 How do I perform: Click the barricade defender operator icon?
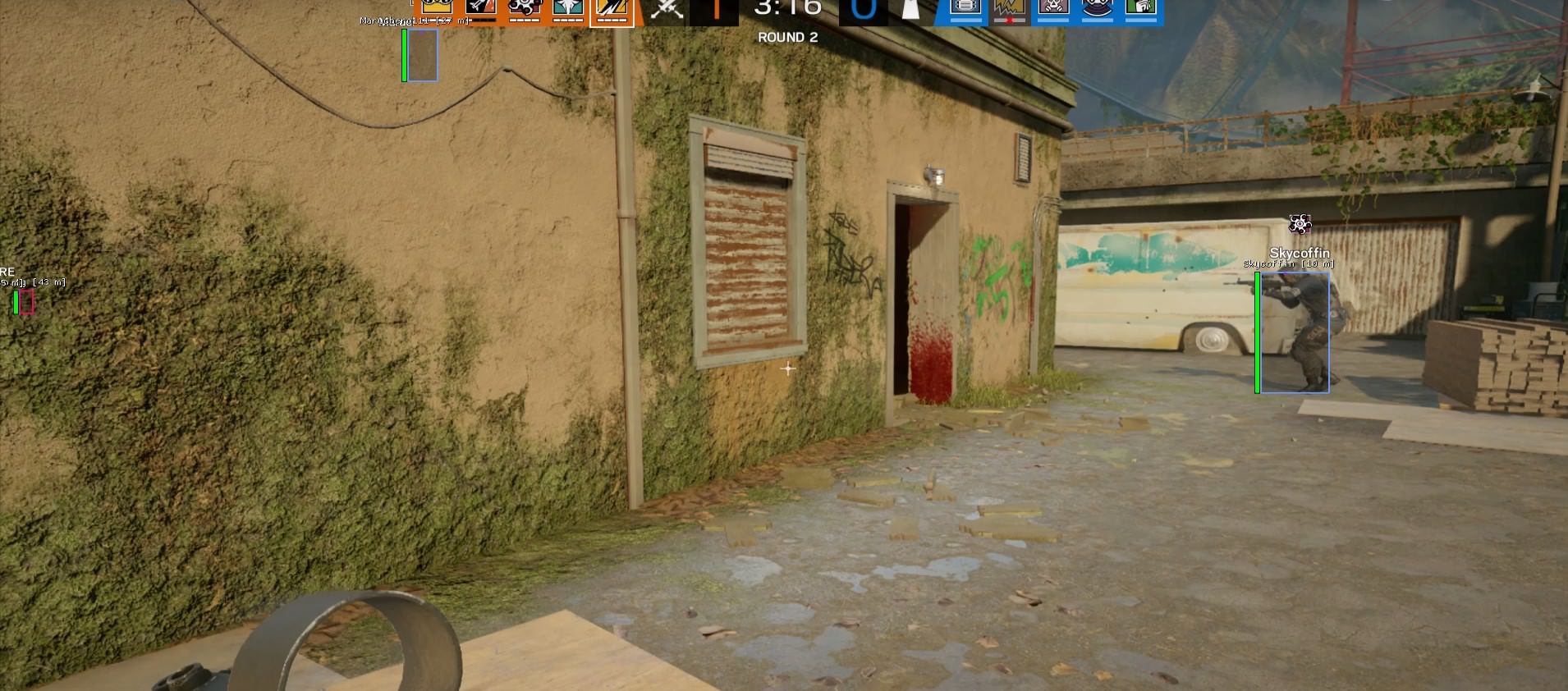964,10
